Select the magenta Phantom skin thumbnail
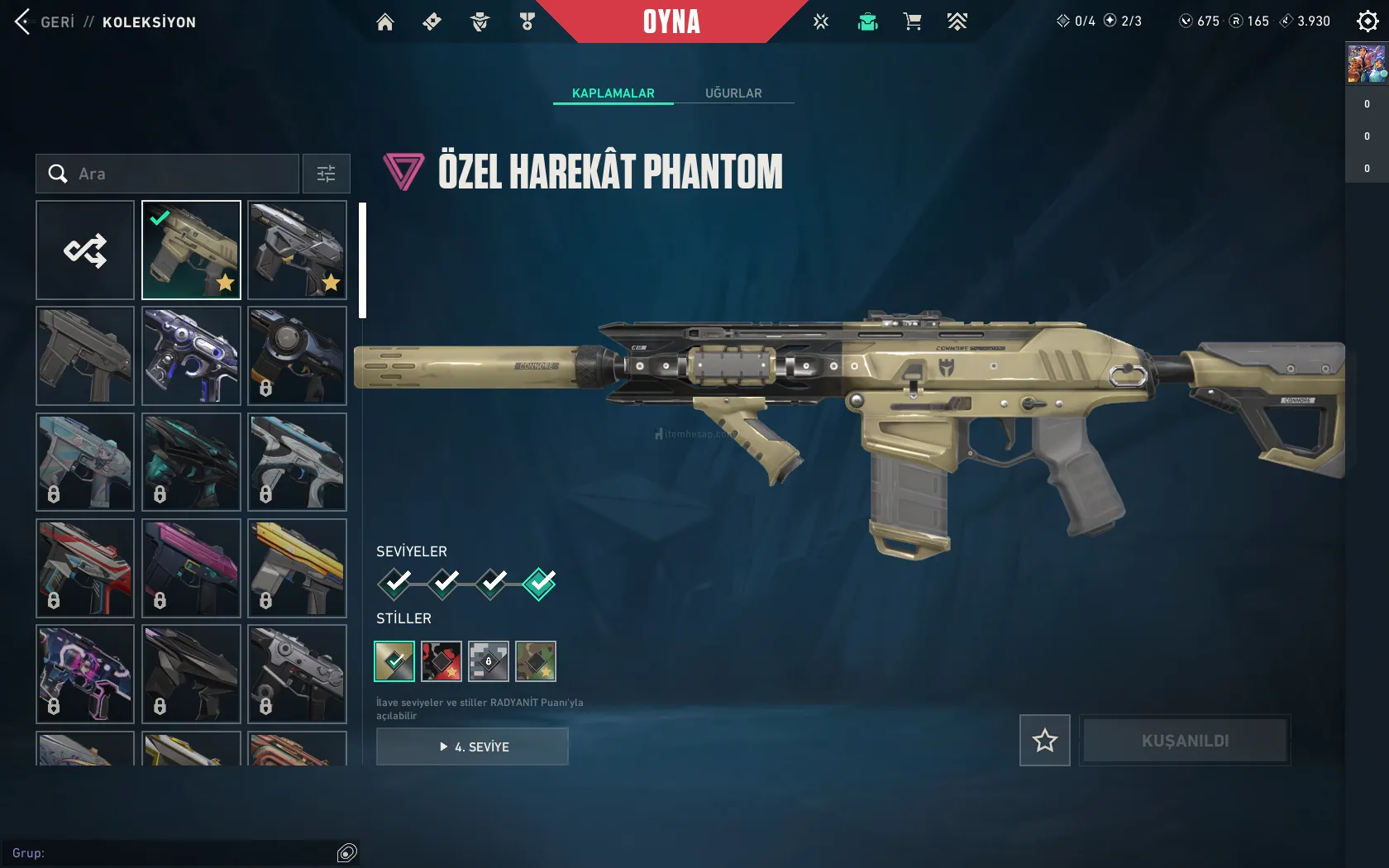1389x868 pixels. point(191,568)
